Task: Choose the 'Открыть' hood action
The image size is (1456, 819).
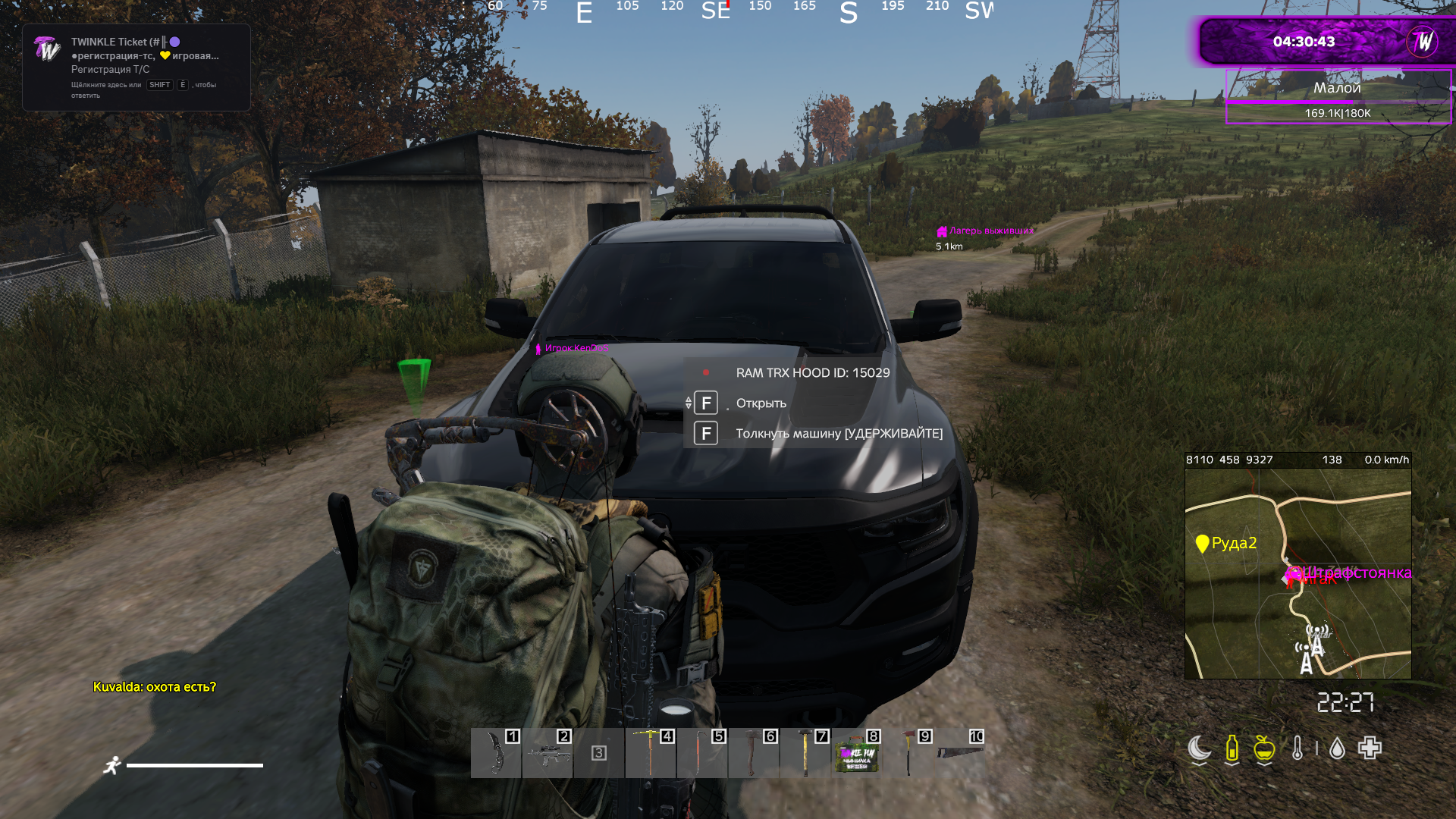Action: 761,403
